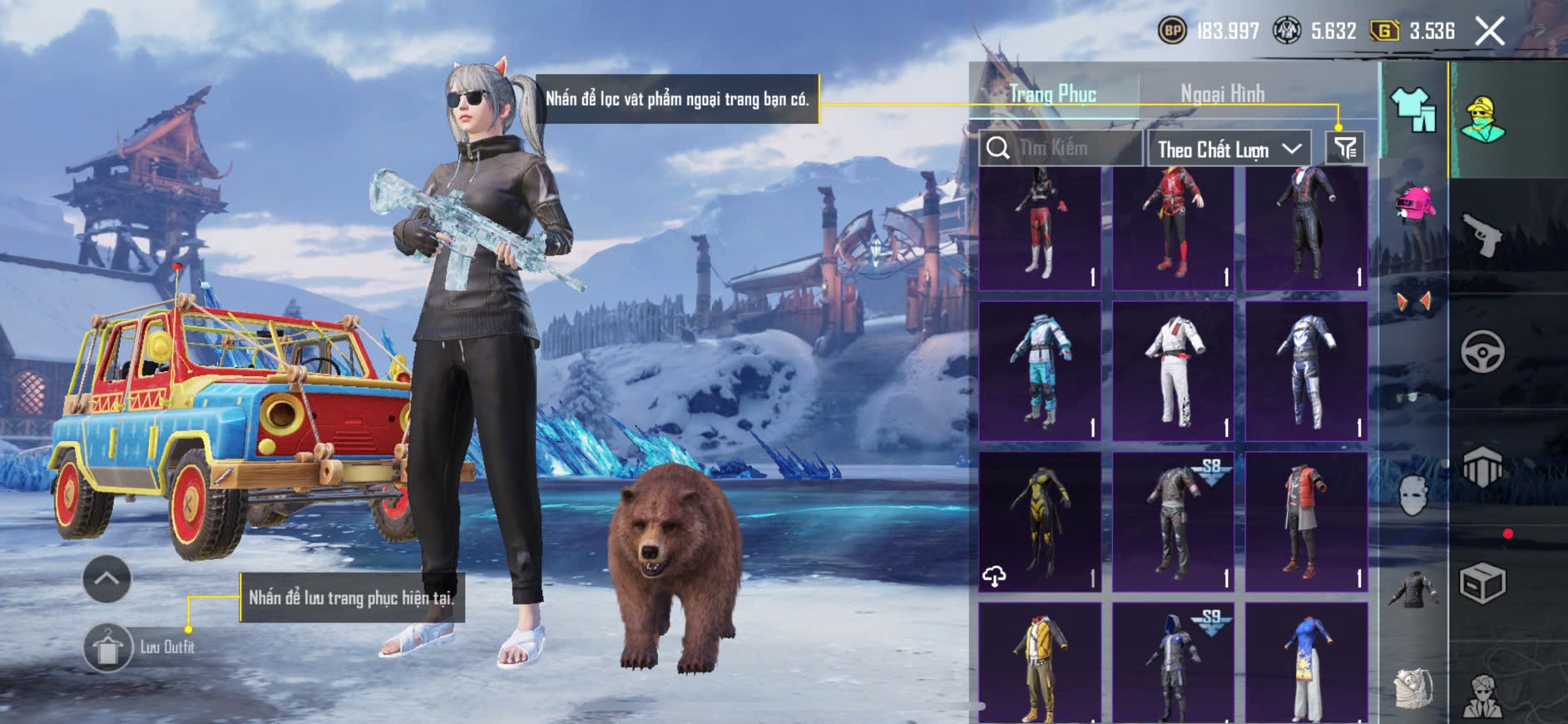Select the yellow-cap character category icon
The width and height of the screenshot is (1568, 724).
click(x=1482, y=119)
